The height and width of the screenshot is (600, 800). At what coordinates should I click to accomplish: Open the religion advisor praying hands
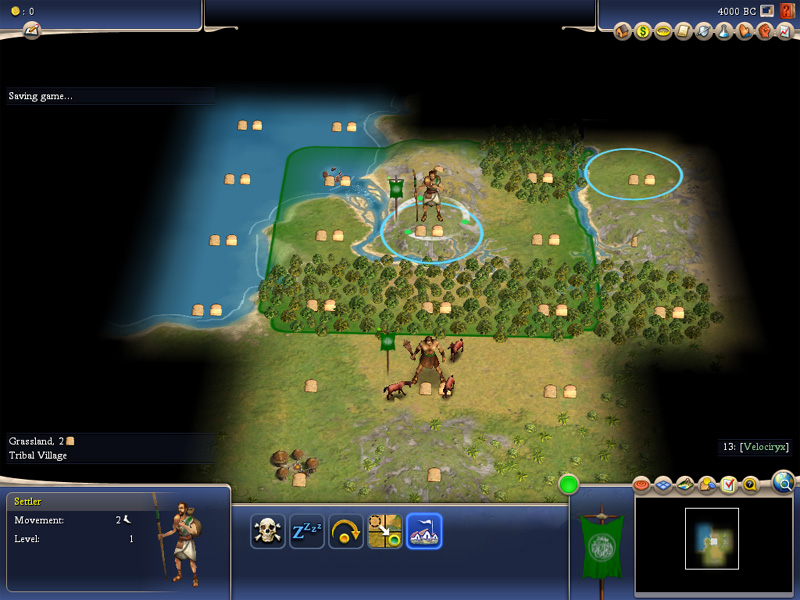(x=743, y=32)
